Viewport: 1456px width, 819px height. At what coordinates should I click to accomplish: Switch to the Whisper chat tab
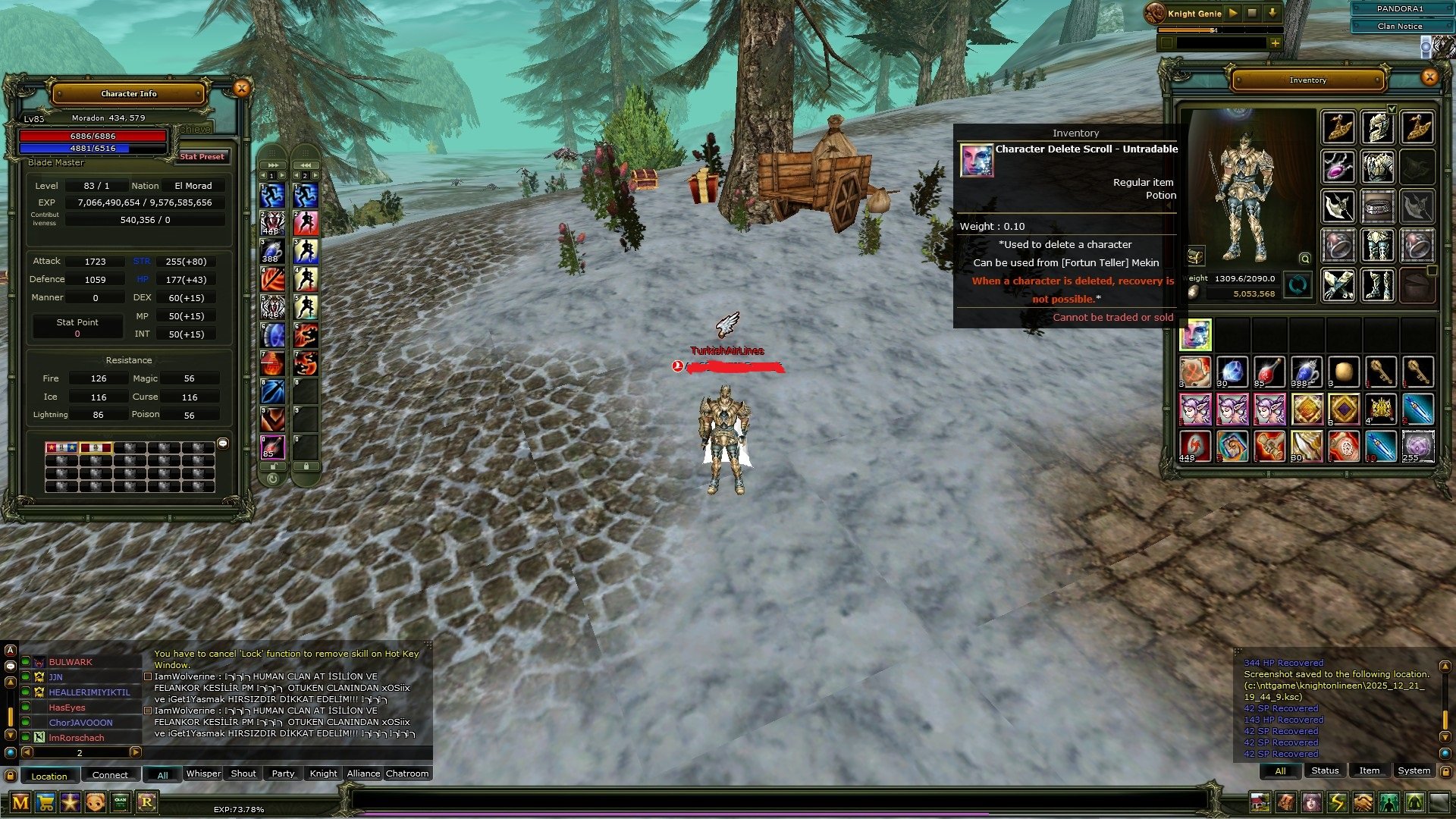coord(202,773)
